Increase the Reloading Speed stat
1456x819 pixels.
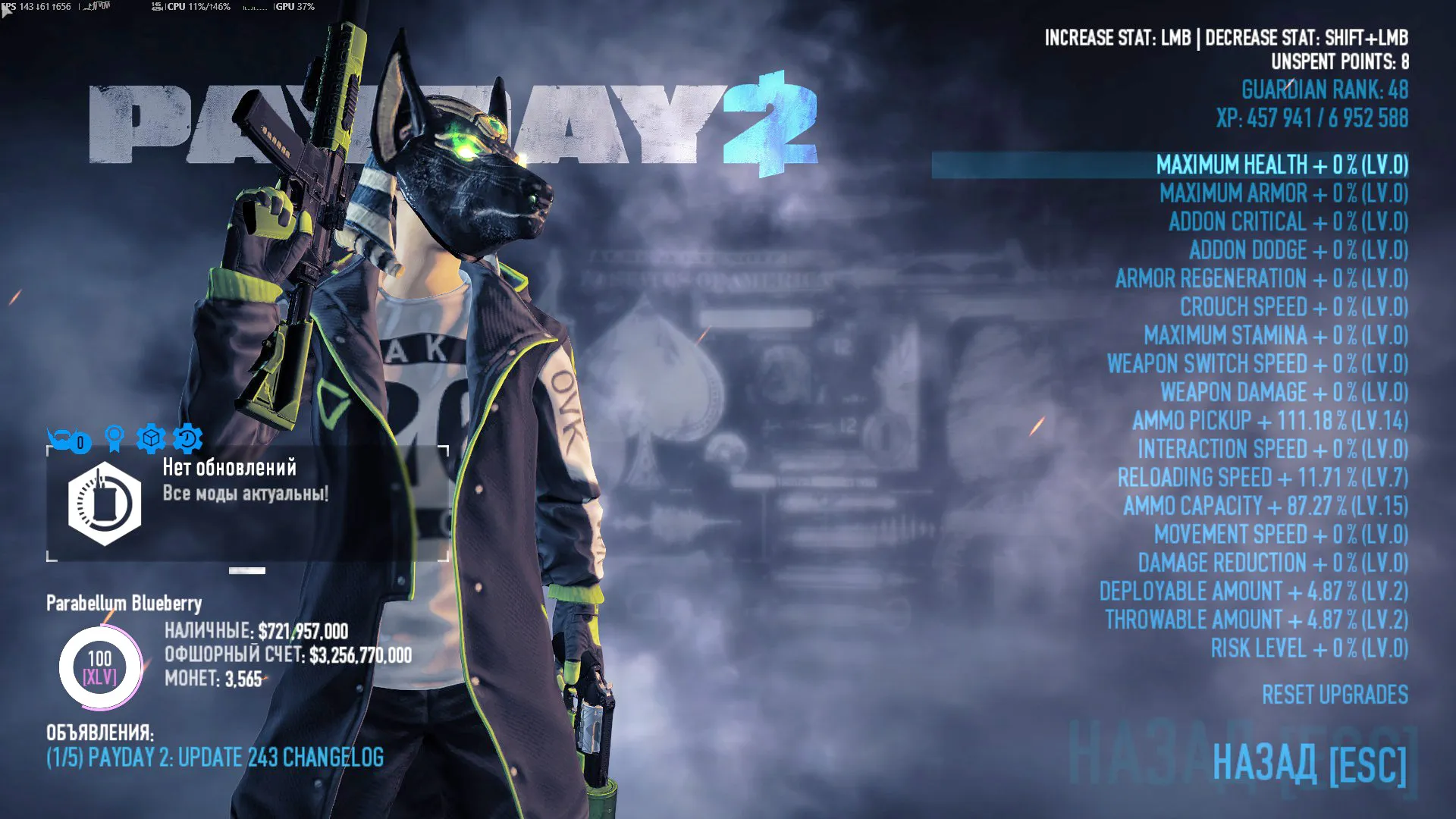coord(1263,478)
